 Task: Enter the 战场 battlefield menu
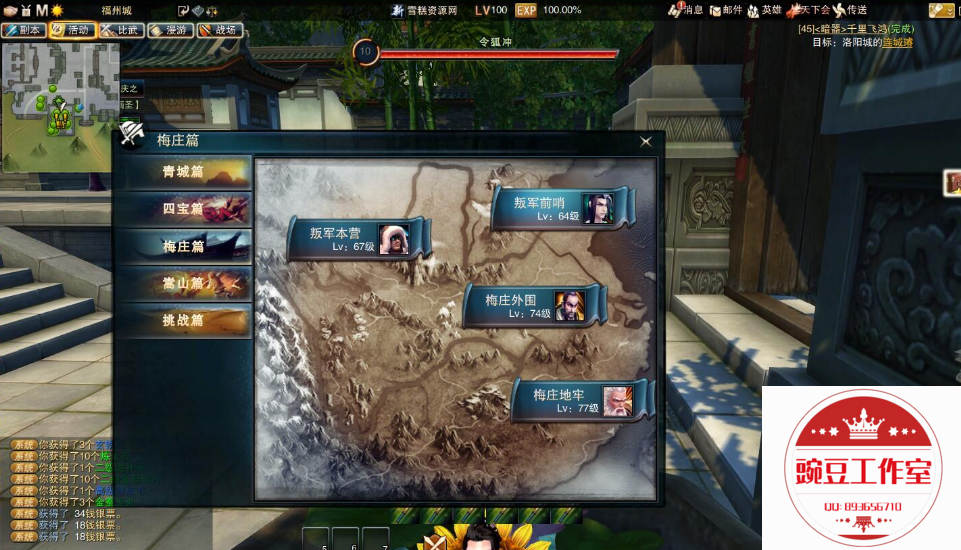pos(218,30)
